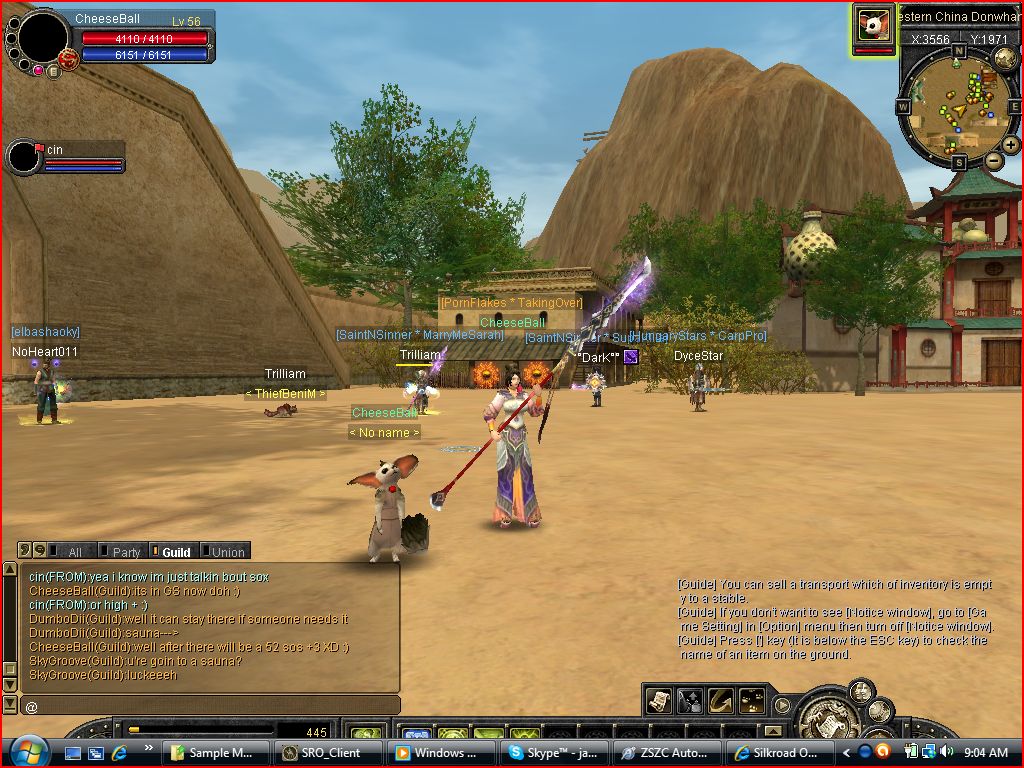Zoom in the minimap with plus button
The image size is (1024, 768).
1010,145
